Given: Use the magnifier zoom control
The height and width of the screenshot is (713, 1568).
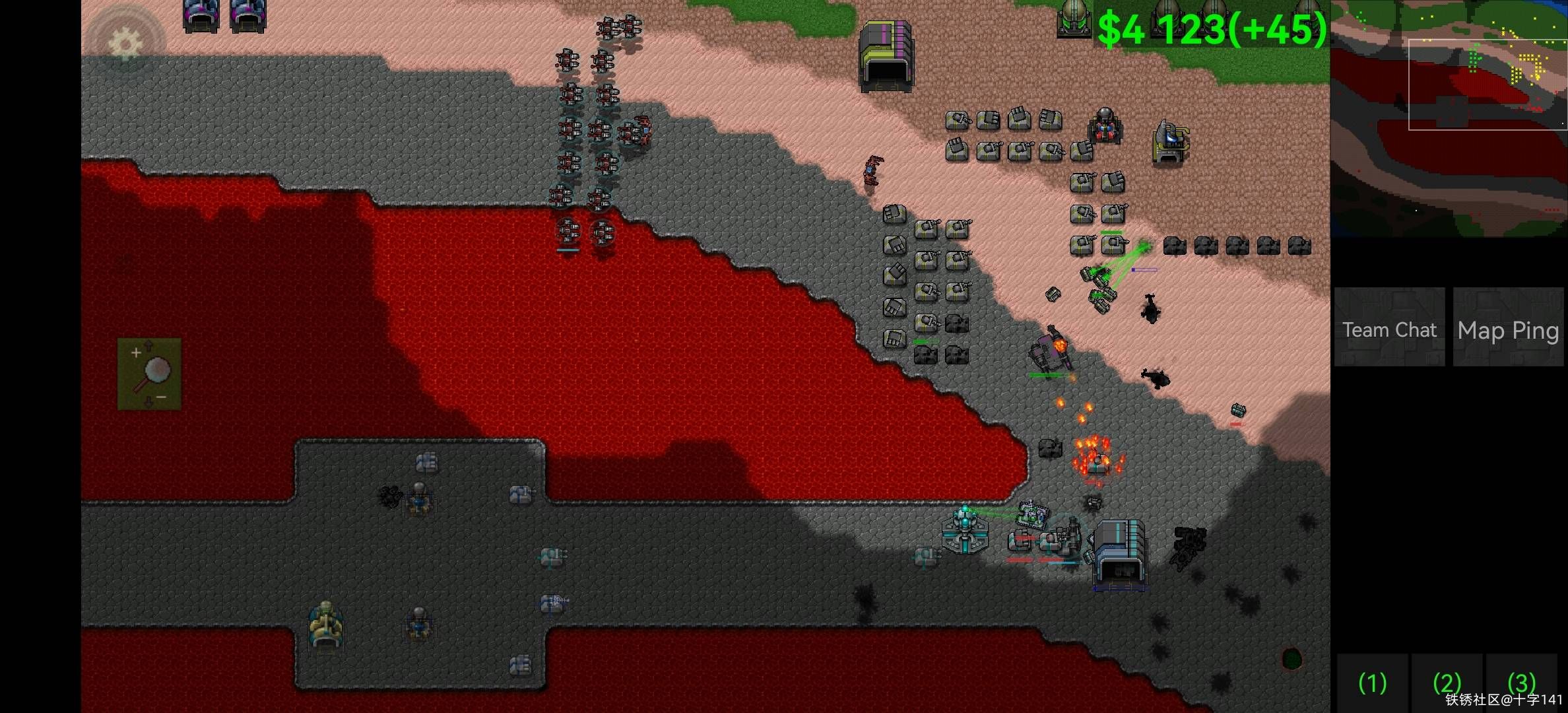Looking at the screenshot, I should [x=150, y=374].
